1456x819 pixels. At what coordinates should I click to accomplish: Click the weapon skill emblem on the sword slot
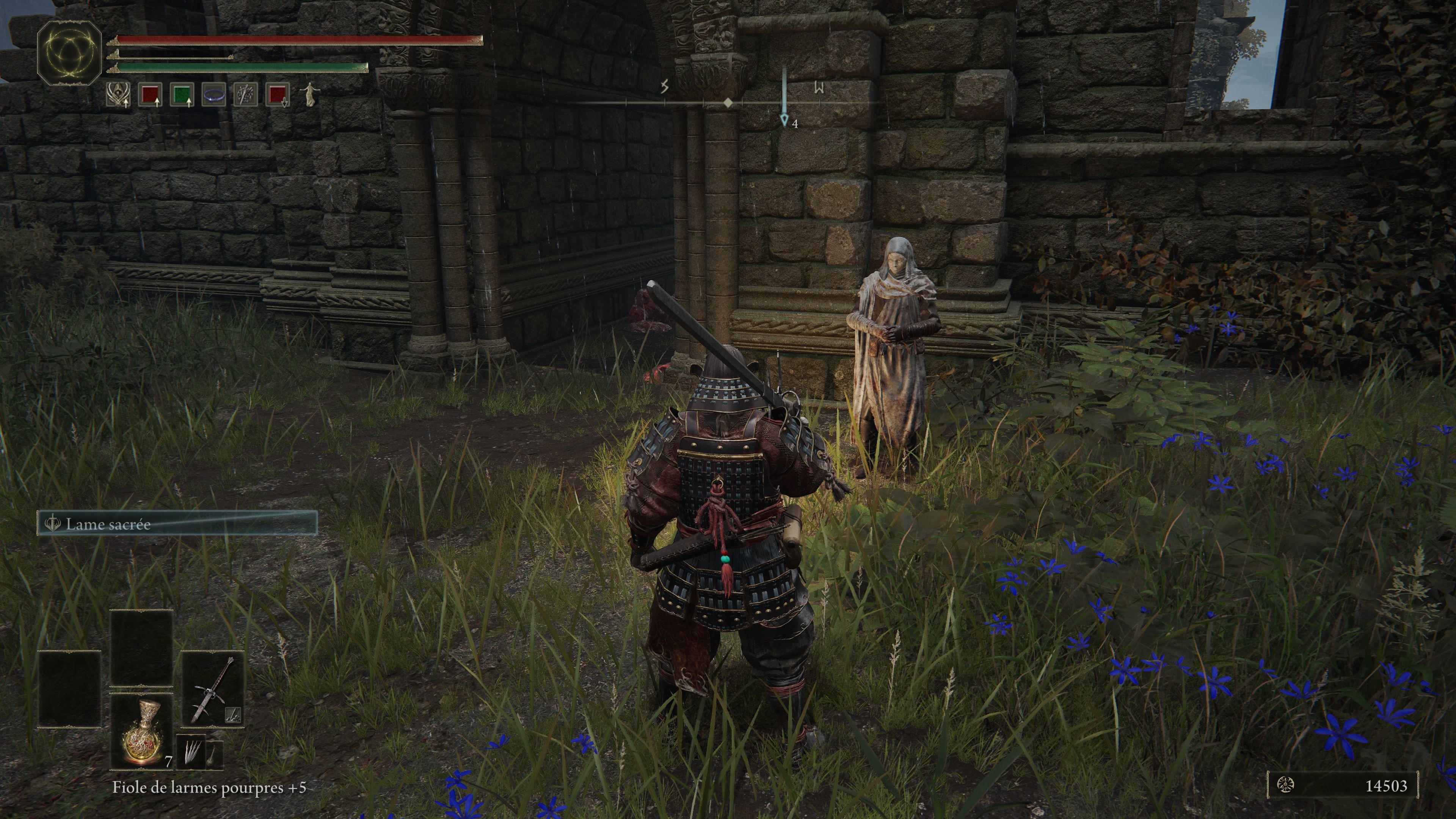(233, 715)
